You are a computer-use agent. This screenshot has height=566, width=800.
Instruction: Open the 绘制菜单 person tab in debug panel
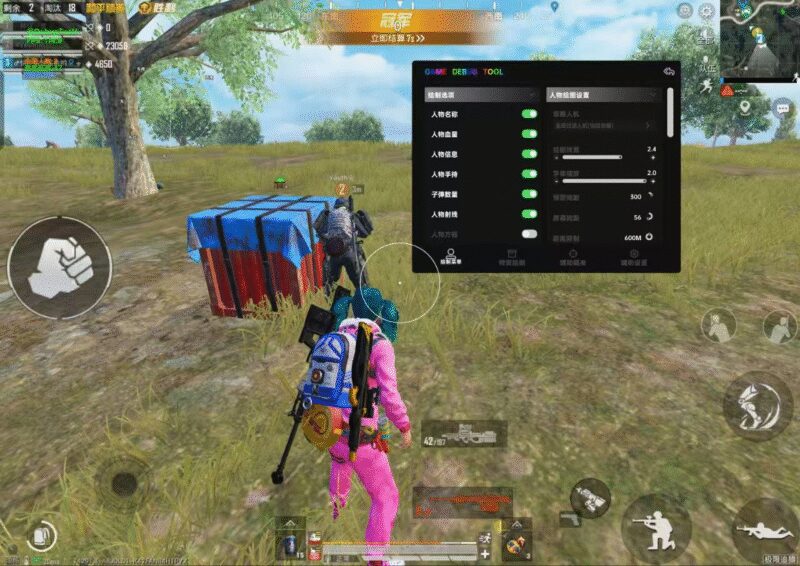click(x=450, y=257)
